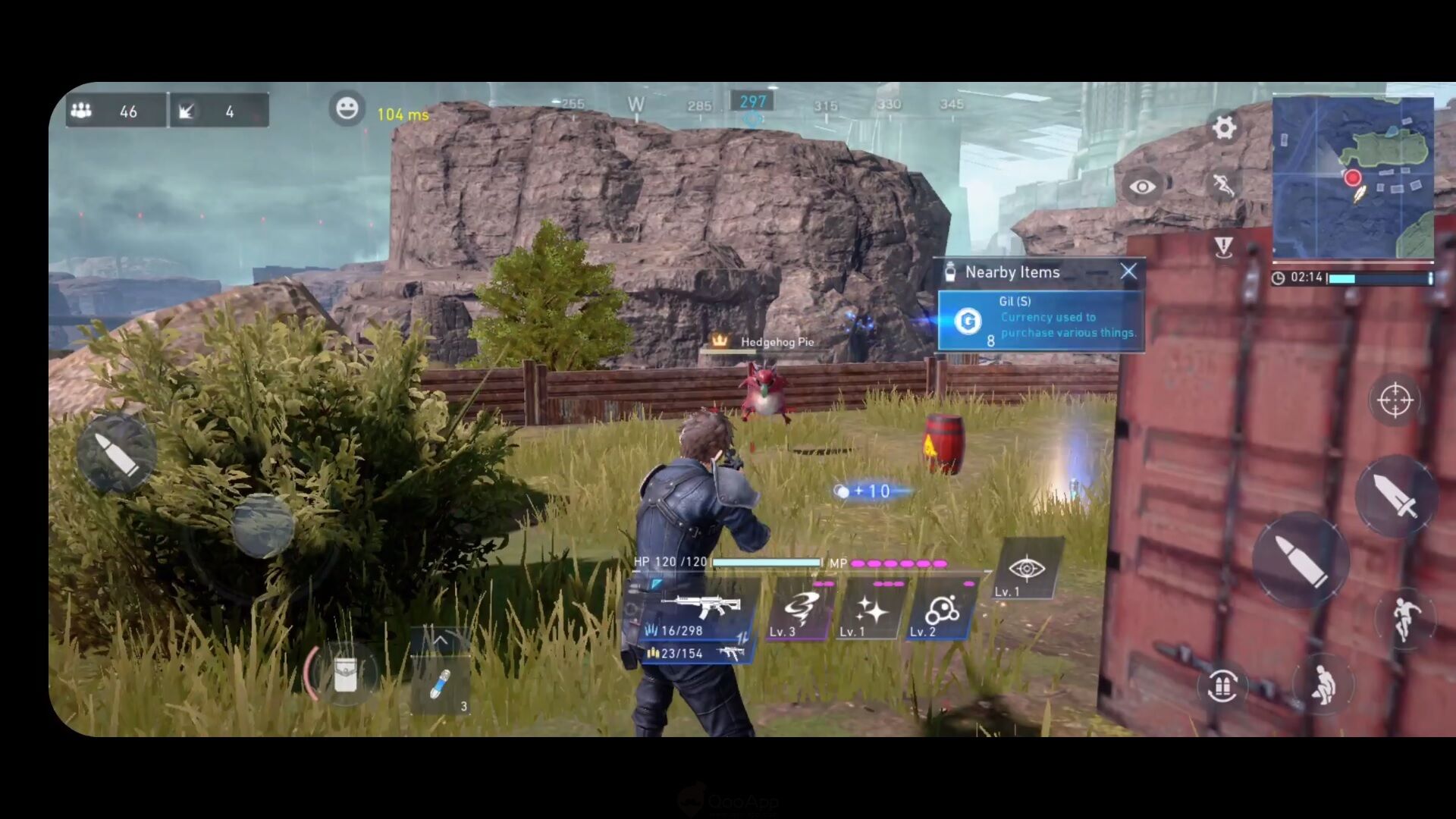
Task: Cast the Lv. 1 sparkle materia spell
Action: pyautogui.click(x=871, y=611)
